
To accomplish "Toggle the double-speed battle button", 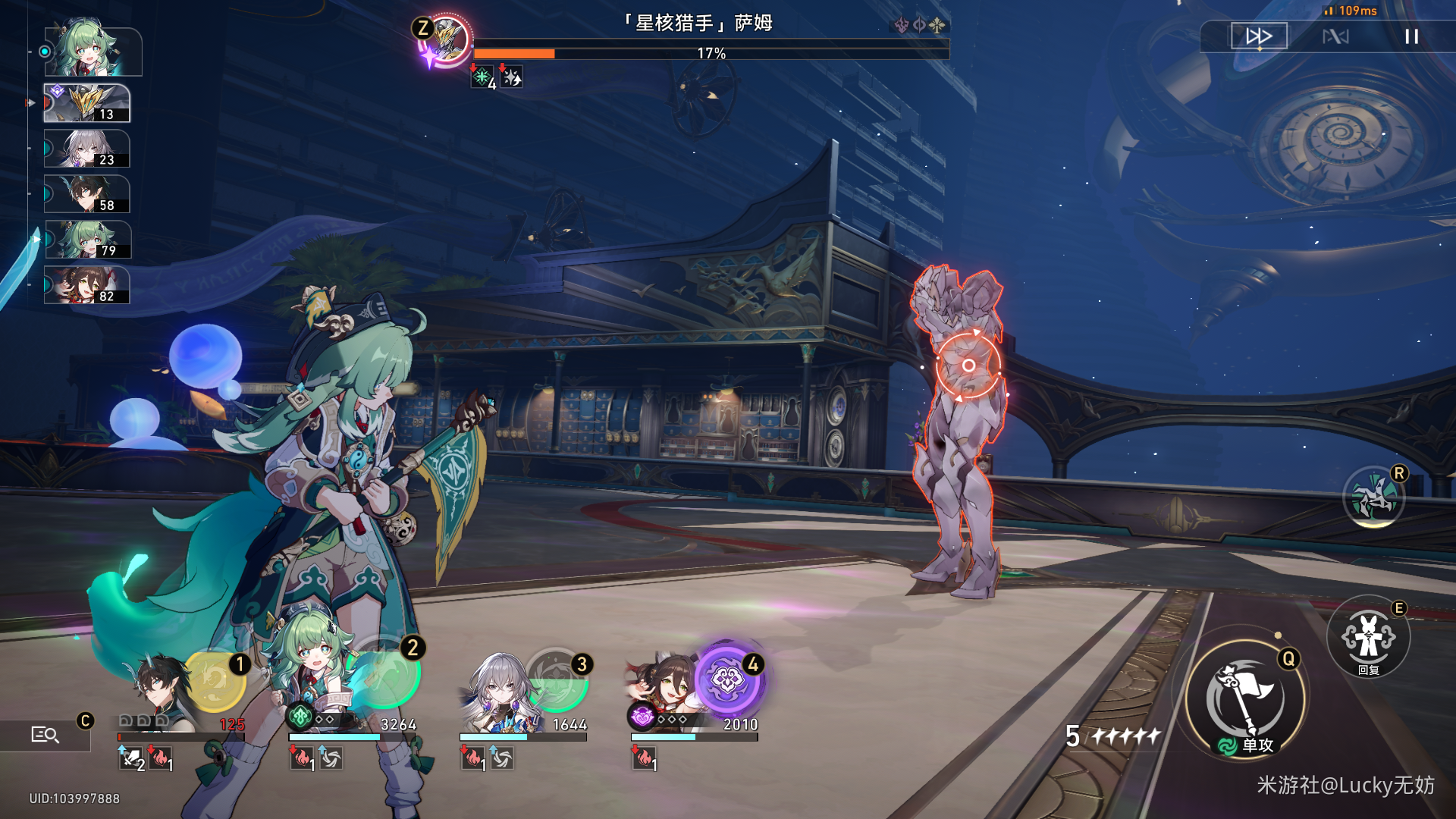I will point(1259,36).
